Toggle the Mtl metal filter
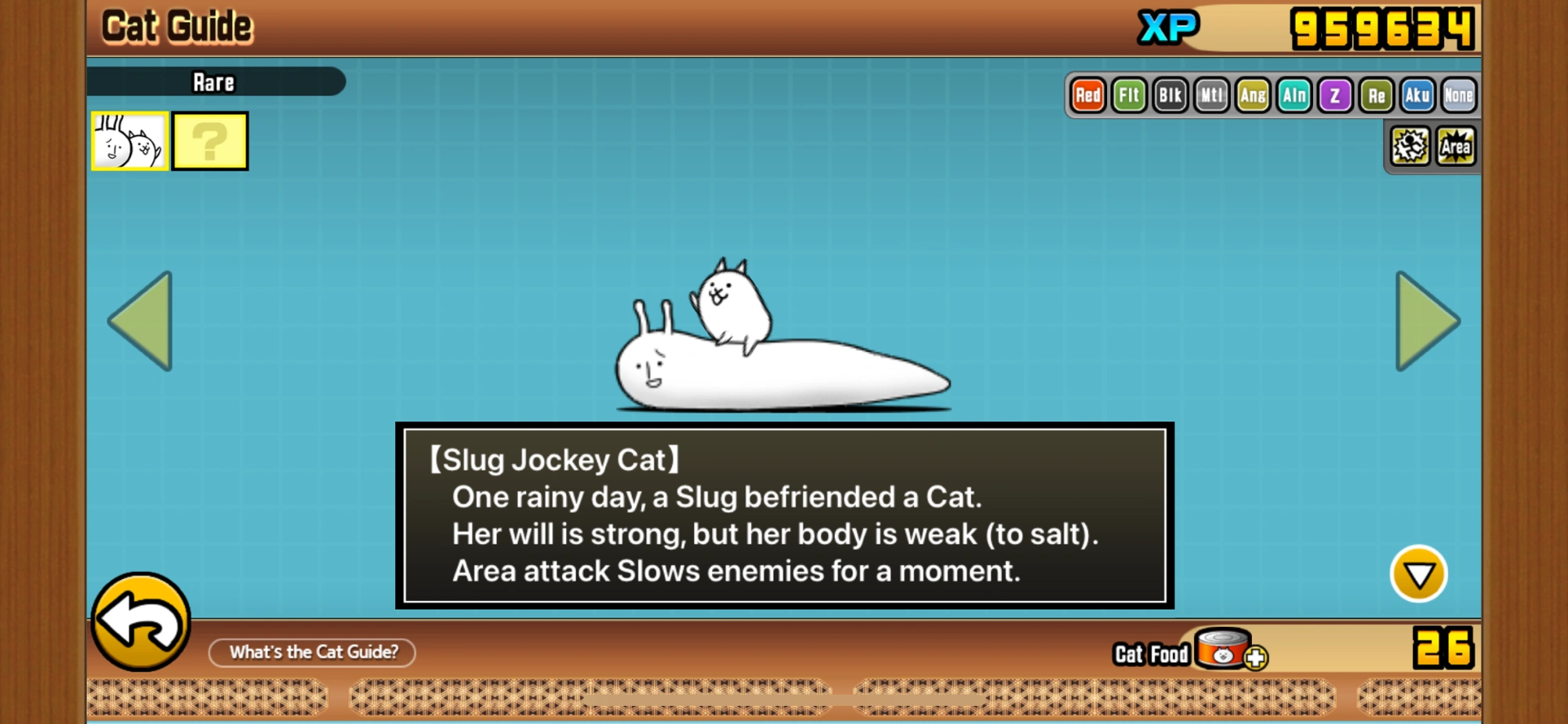This screenshot has width=1568, height=724. pos(1211,96)
